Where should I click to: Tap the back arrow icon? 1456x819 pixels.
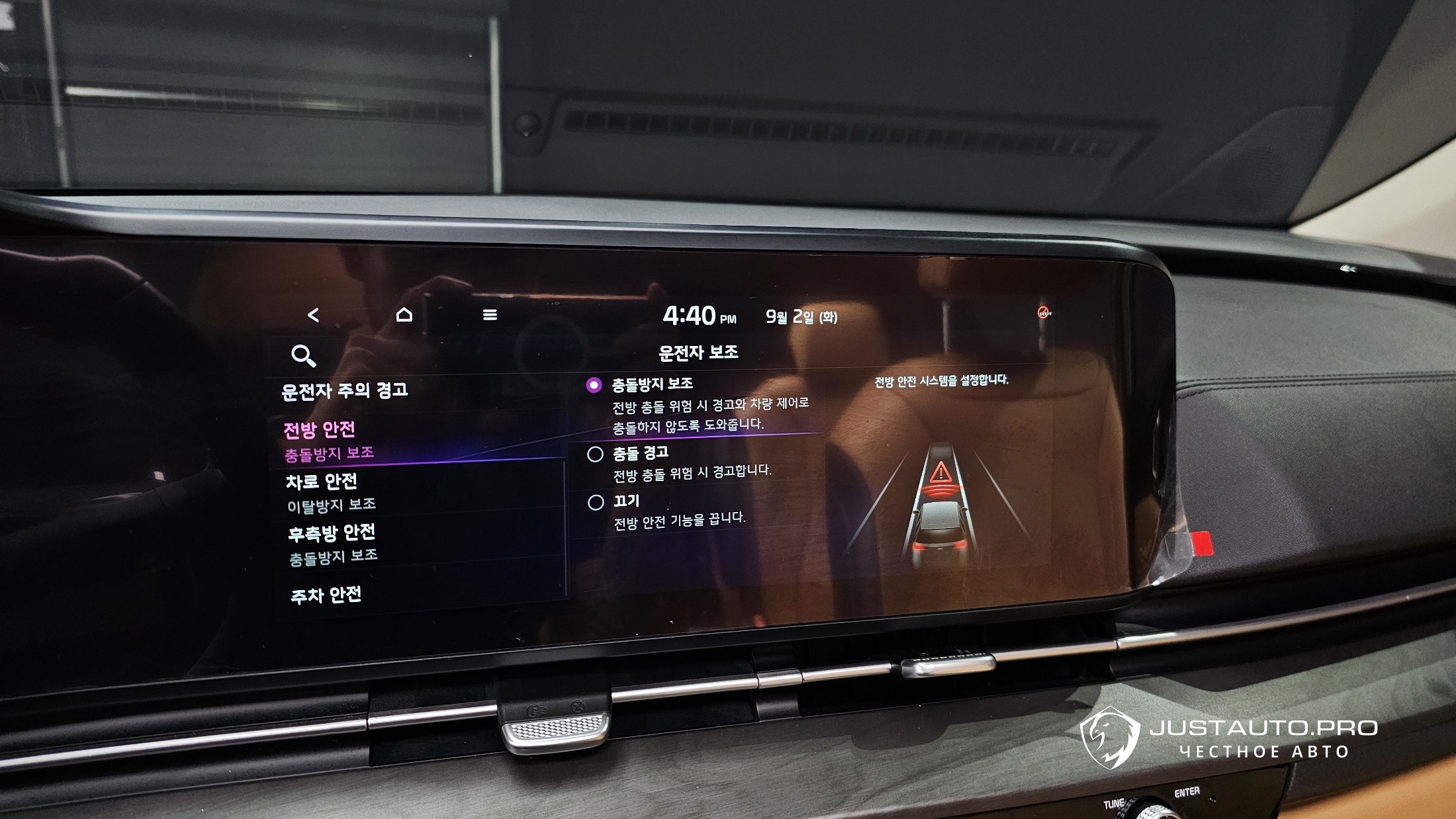(x=314, y=316)
